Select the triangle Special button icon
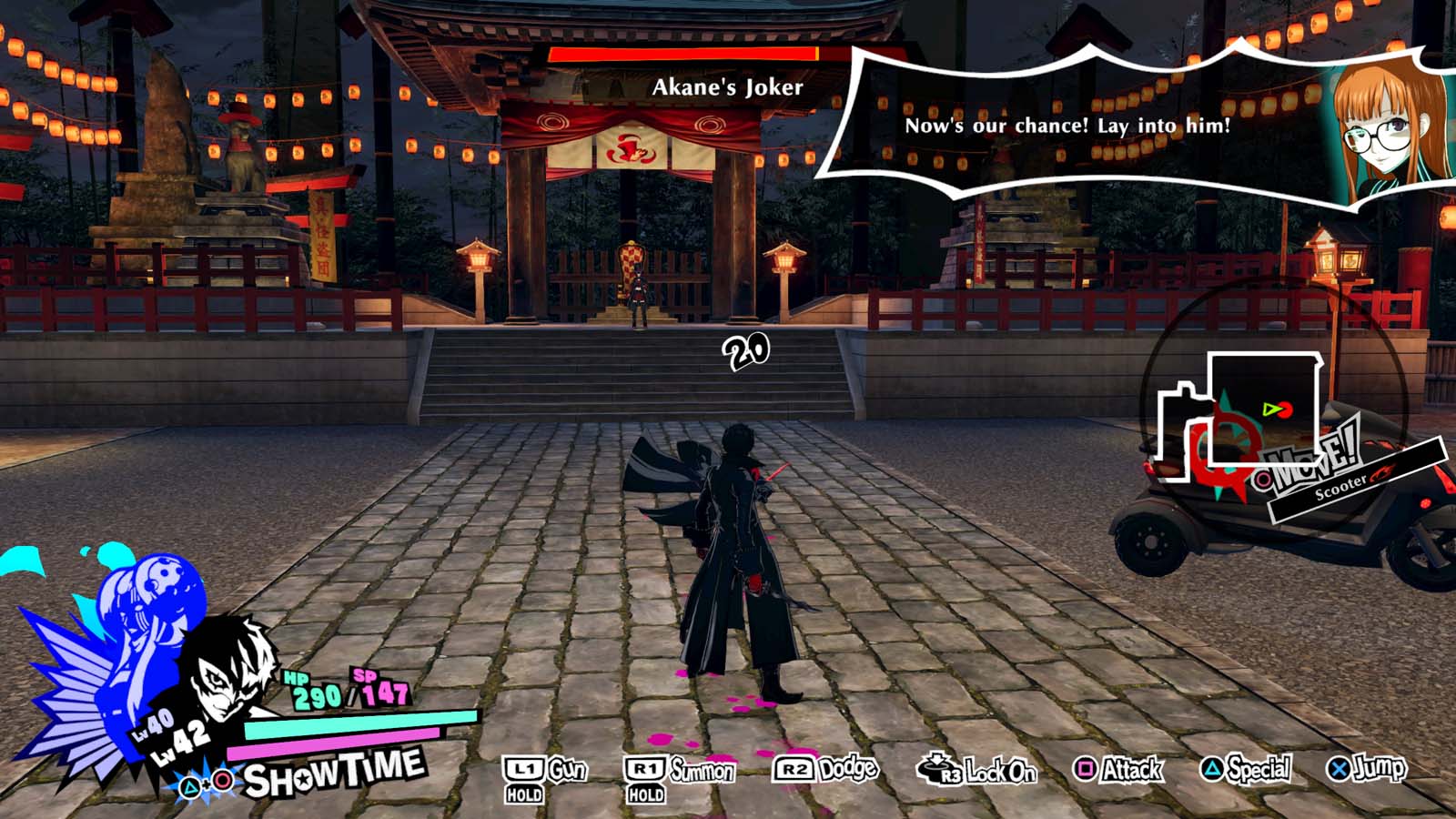This screenshot has height=819, width=1456. click(x=1214, y=769)
